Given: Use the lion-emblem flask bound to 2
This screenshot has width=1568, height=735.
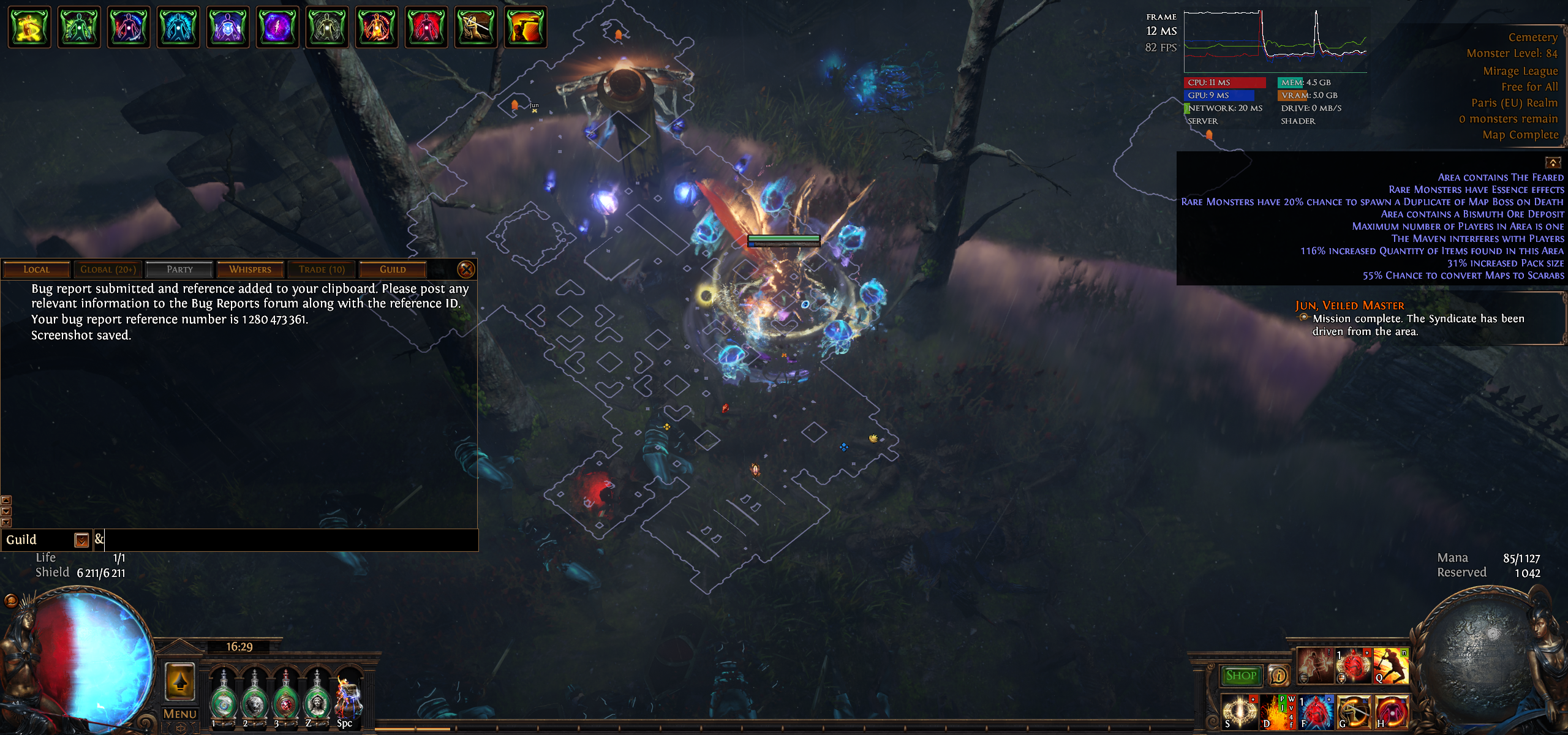Looking at the screenshot, I should point(255,701).
